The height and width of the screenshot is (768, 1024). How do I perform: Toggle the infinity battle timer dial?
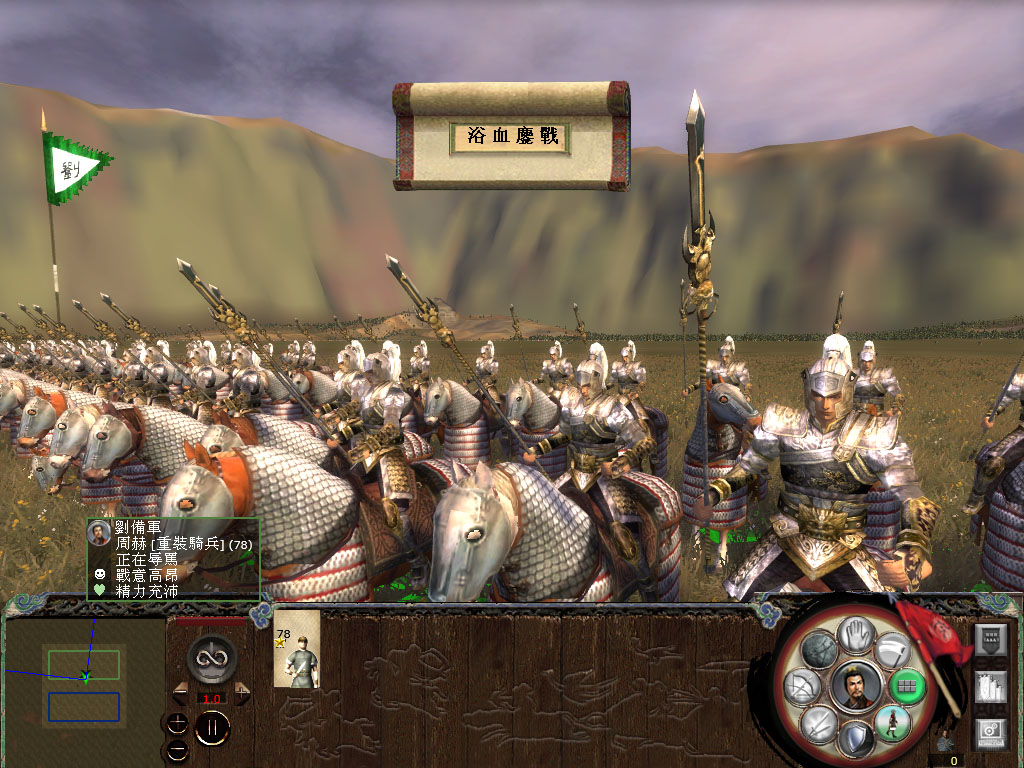tap(211, 659)
